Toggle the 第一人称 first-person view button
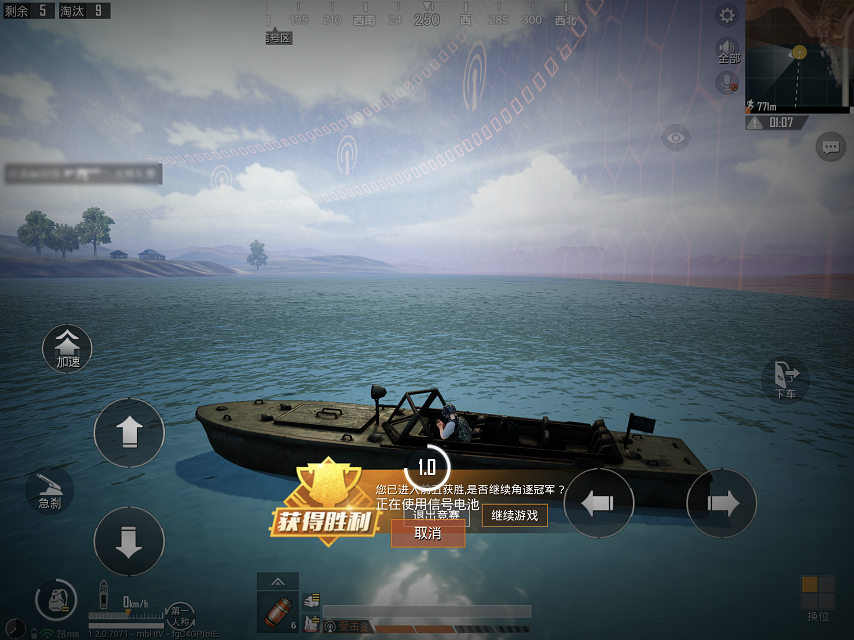The height and width of the screenshot is (640, 854). (x=180, y=614)
